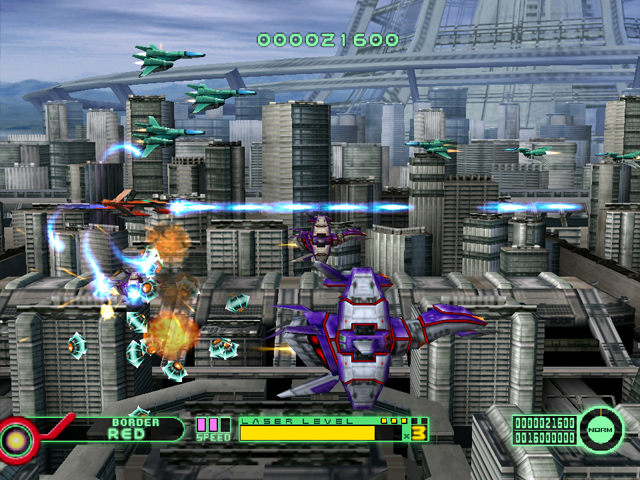
Task: Select the pink SPEED level indicator
Action: pyautogui.click(x=209, y=427)
